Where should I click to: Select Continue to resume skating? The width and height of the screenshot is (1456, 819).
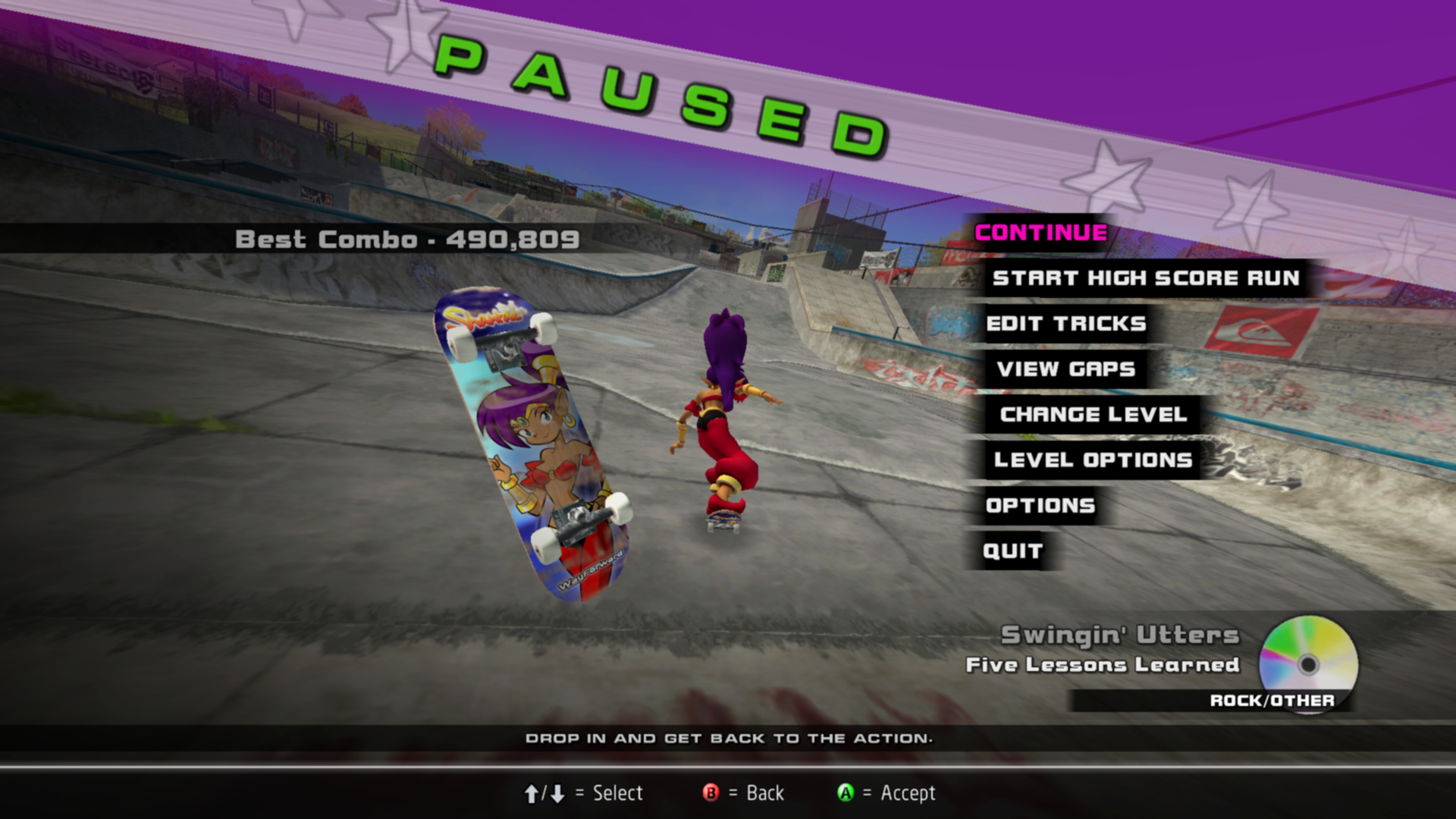(x=1040, y=233)
